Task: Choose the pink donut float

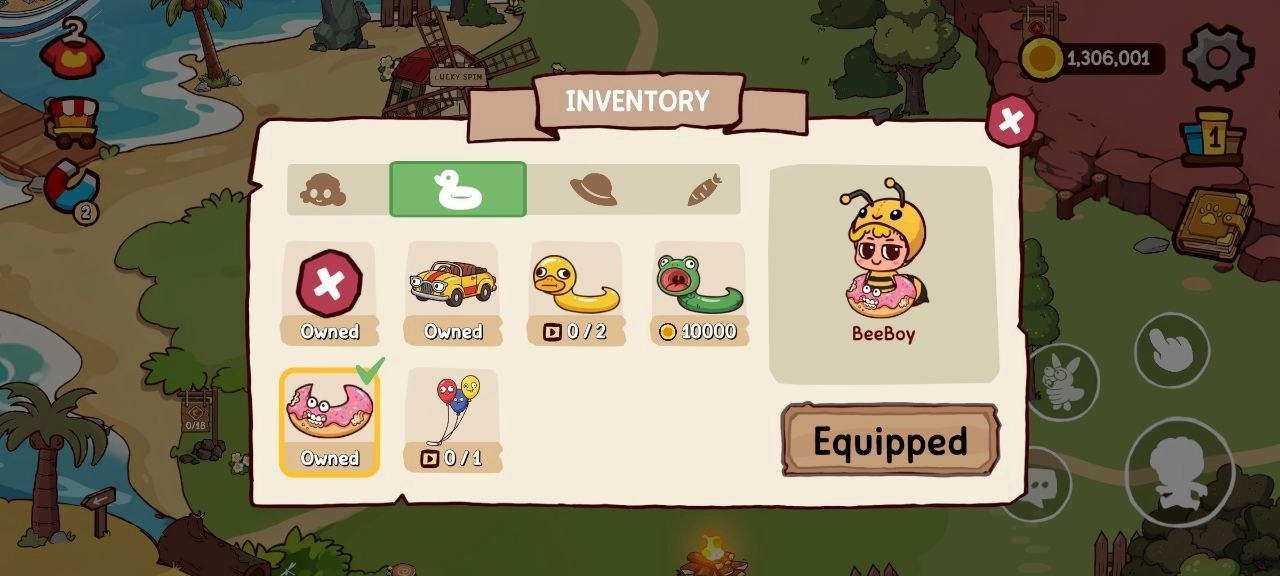Action: 329,420
